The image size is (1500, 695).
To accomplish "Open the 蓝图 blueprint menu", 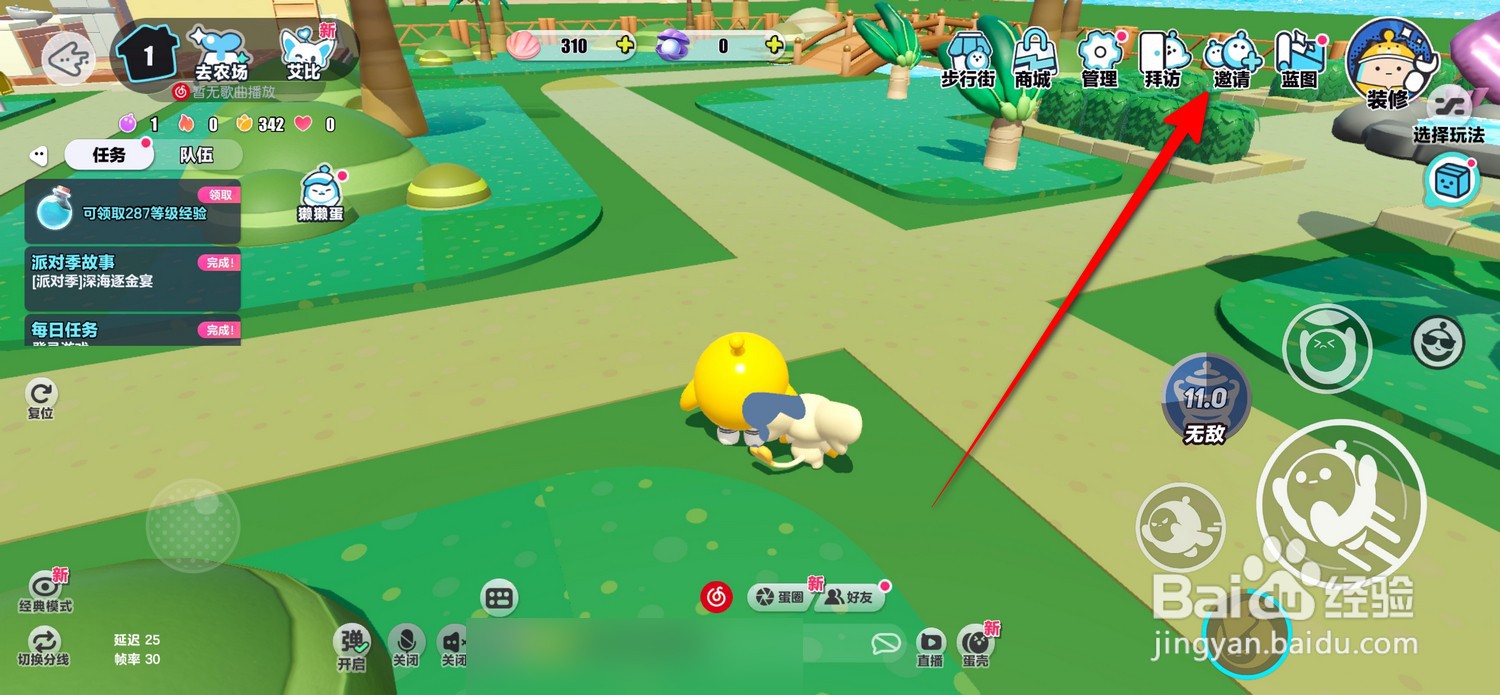I will pos(1299,58).
